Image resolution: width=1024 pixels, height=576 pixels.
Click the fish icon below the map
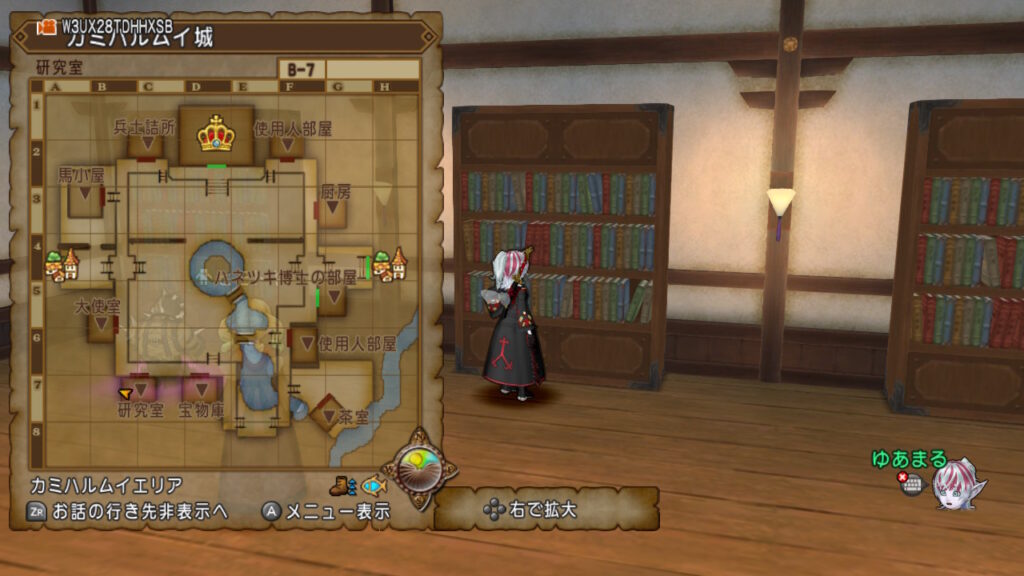click(x=372, y=486)
